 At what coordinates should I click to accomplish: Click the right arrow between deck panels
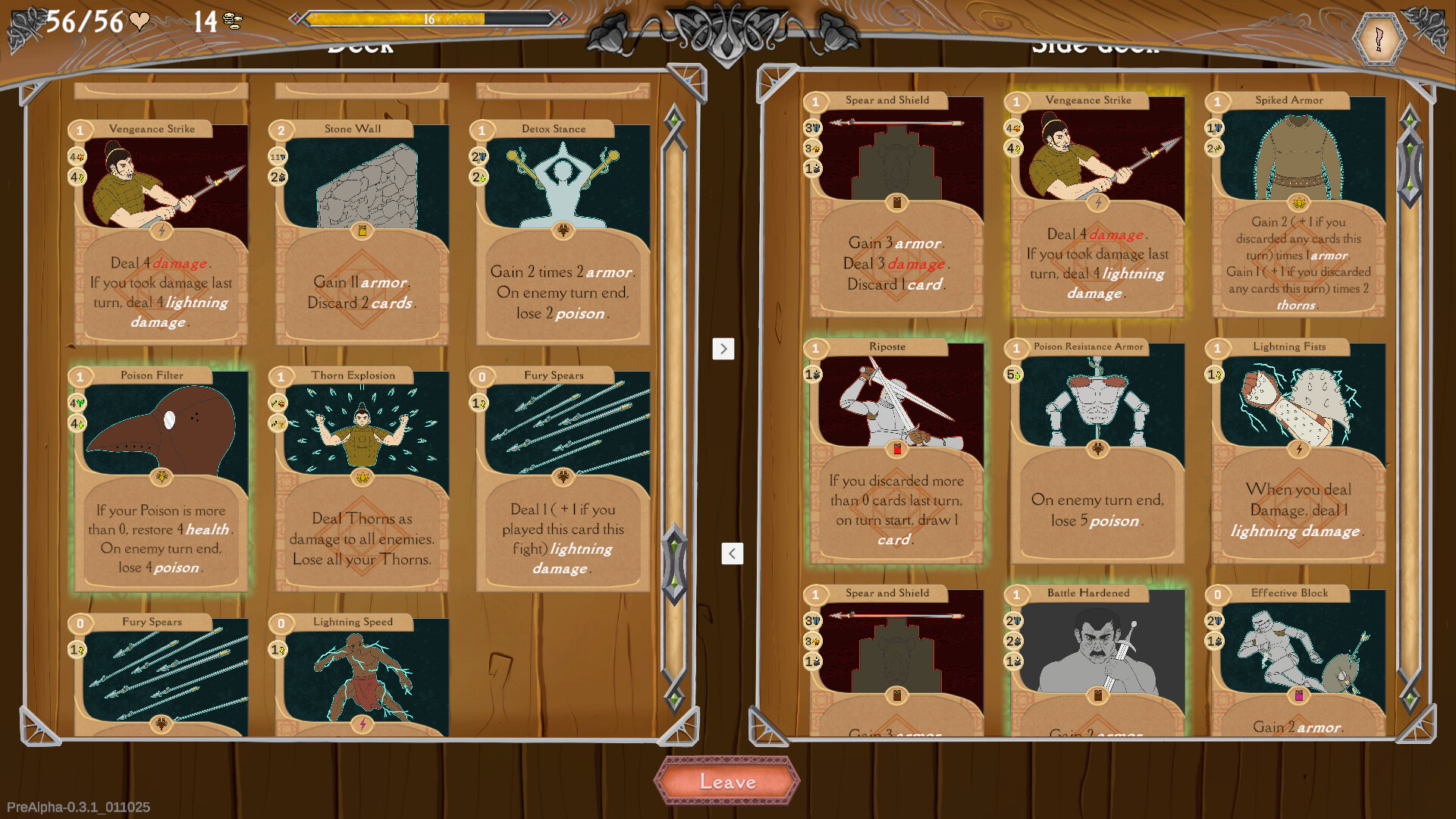pos(724,349)
